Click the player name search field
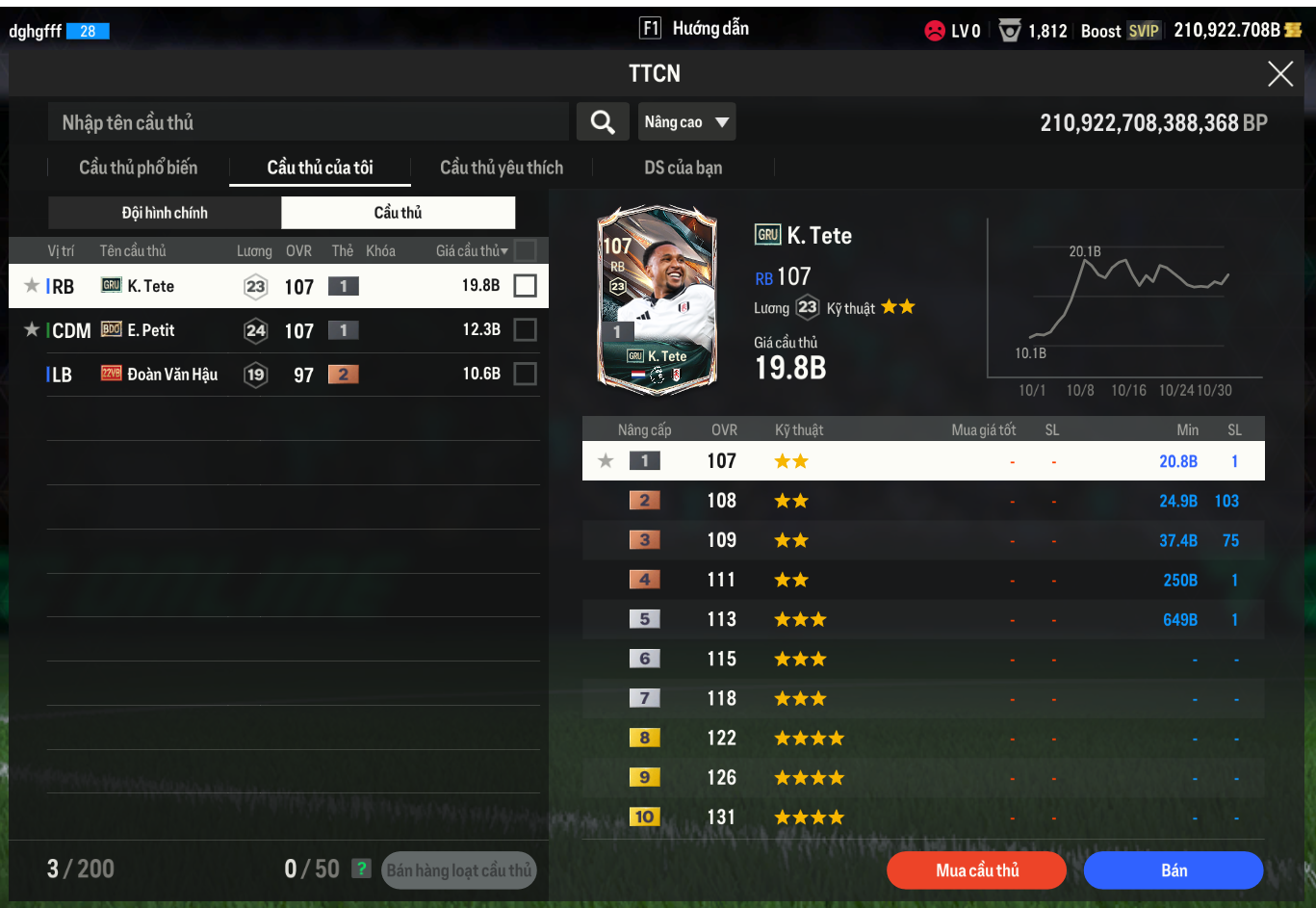This screenshot has width=1316, height=908. pos(308,122)
